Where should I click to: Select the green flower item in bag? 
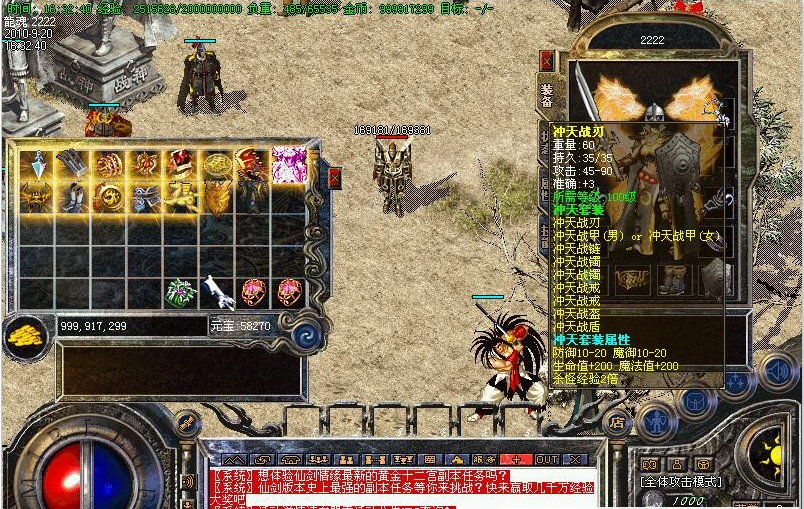tap(180, 292)
